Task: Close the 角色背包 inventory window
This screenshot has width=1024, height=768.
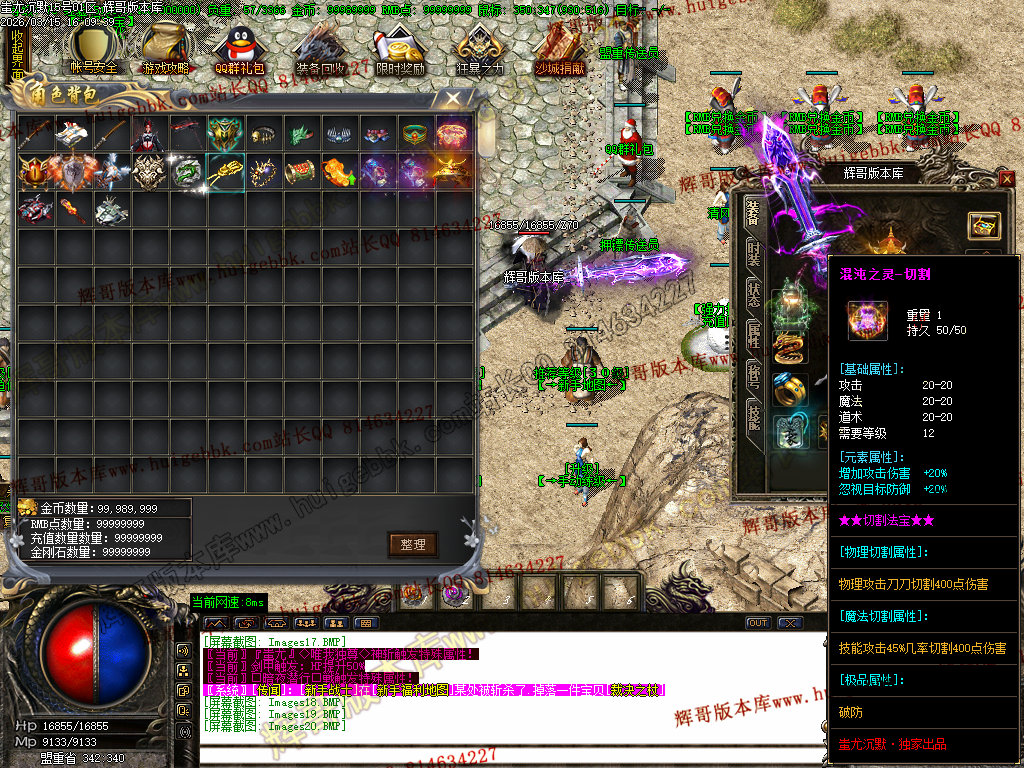Action: pos(453,98)
